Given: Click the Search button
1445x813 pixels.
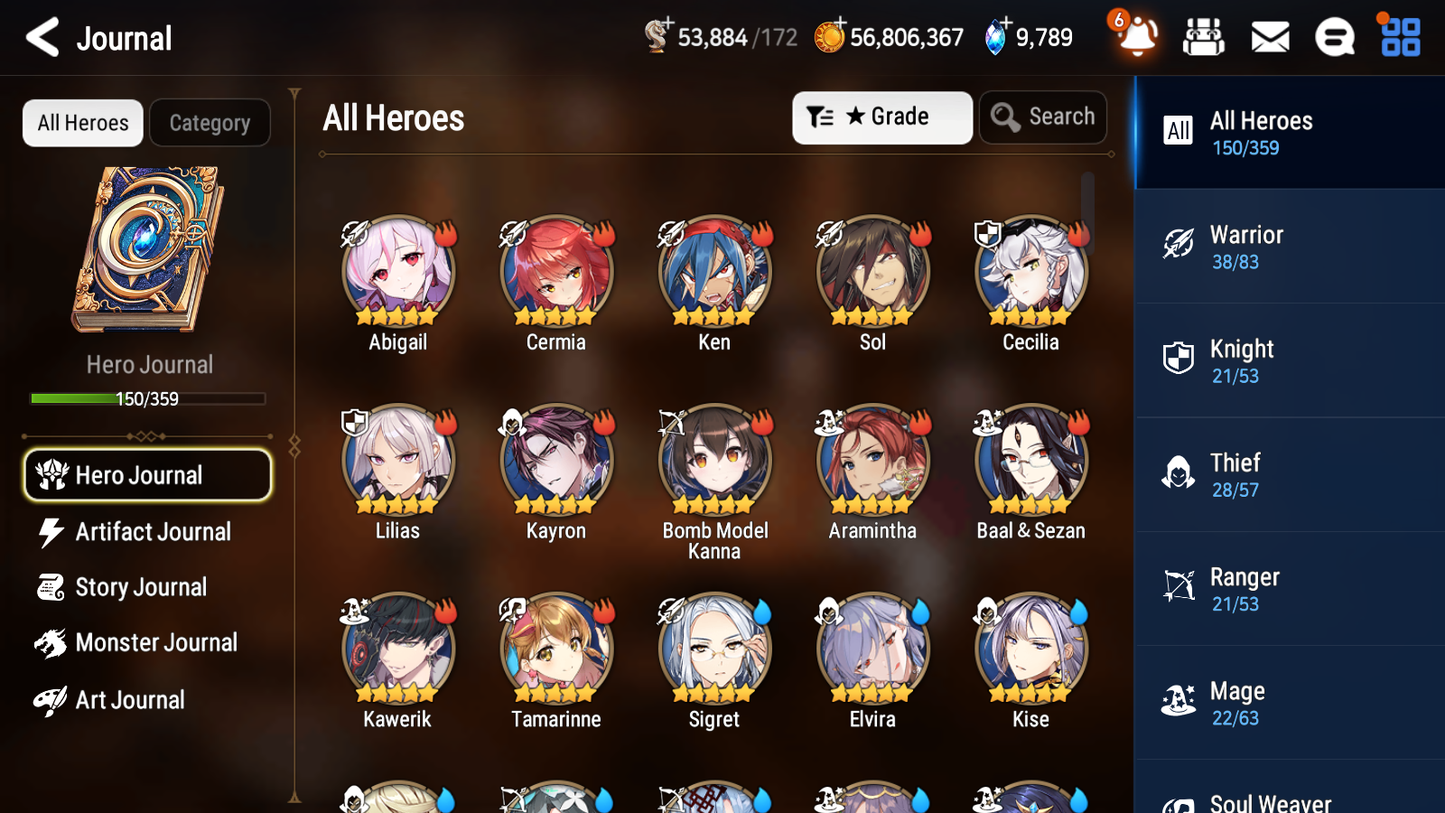Looking at the screenshot, I should pyautogui.click(x=1043, y=117).
